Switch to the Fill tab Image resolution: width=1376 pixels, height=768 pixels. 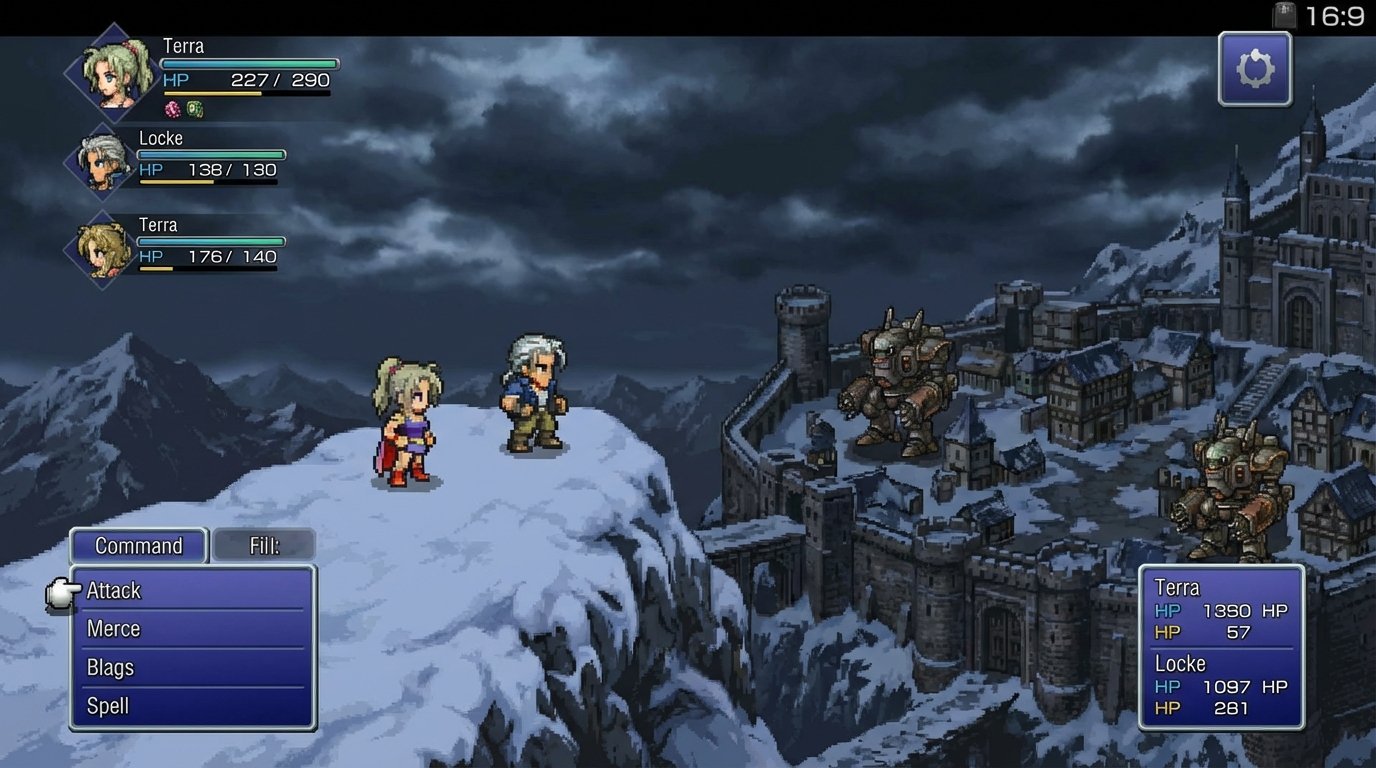pyautogui.click(x=264, y=546)
